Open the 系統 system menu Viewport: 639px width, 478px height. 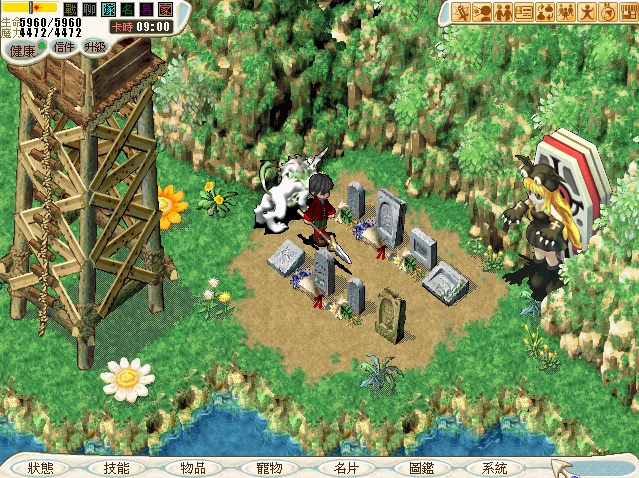point(494,468)
